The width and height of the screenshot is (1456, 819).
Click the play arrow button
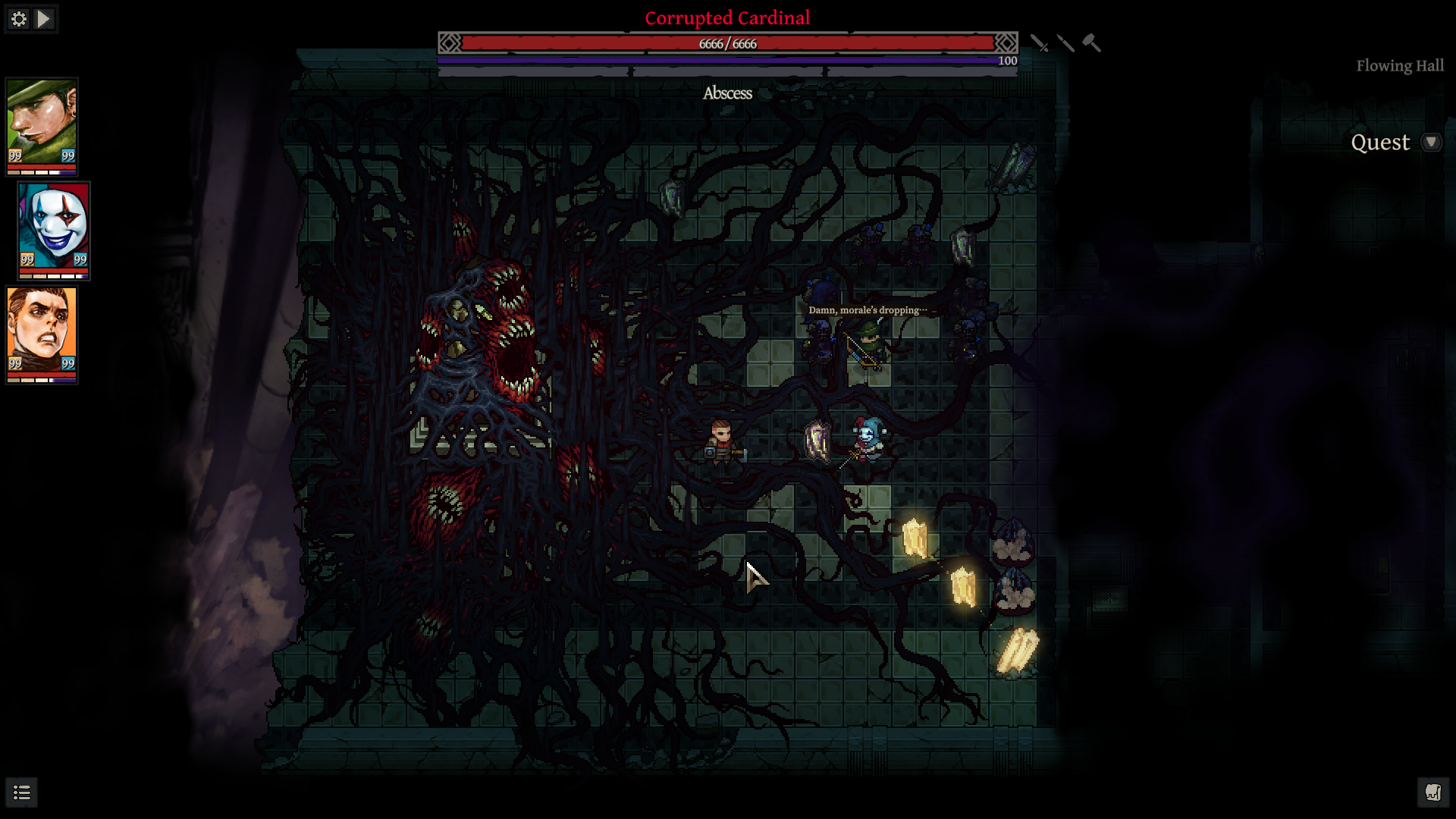pos(44,19)
